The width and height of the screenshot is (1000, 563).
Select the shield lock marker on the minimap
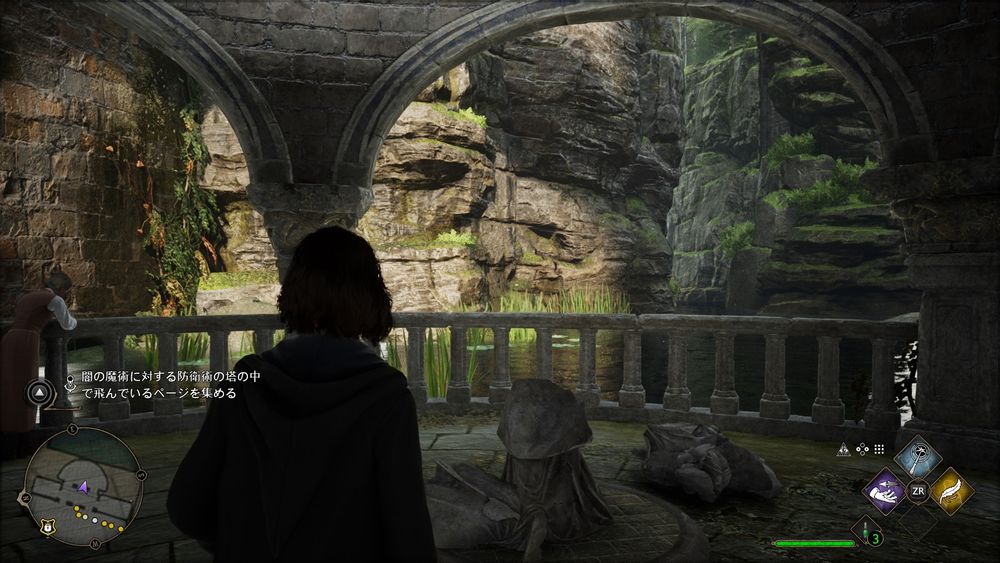coord(47,524)
